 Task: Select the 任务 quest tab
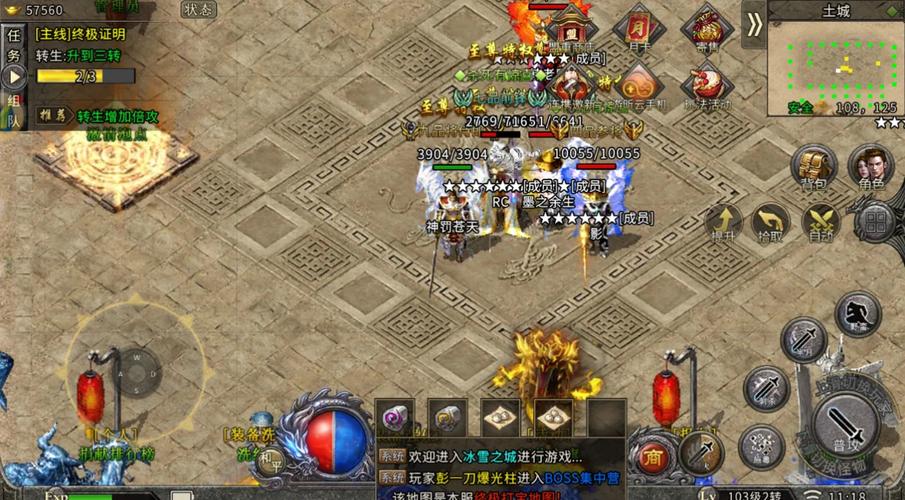coord(14,46)
